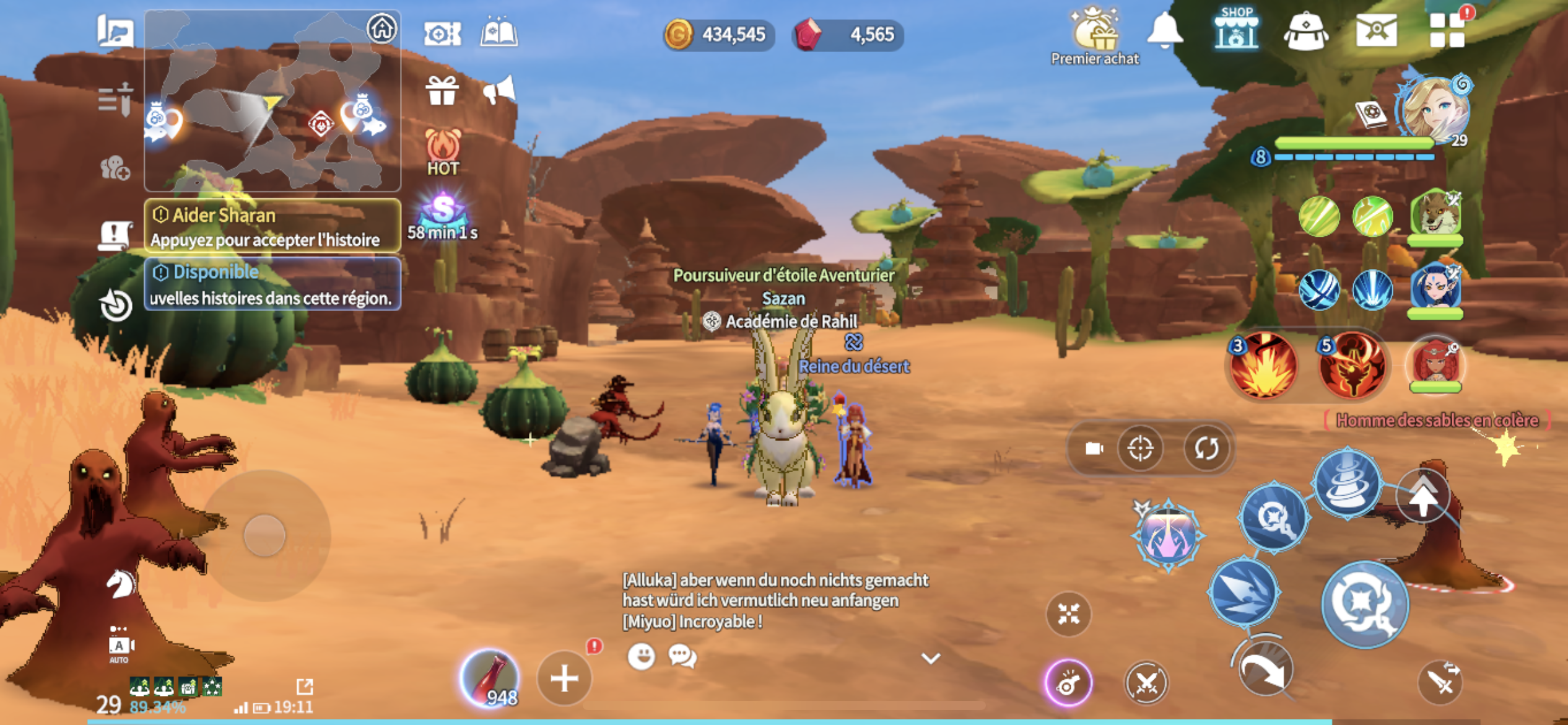Tap the jump up-arrow button

pyautogui.click(x=1423, y=496)
